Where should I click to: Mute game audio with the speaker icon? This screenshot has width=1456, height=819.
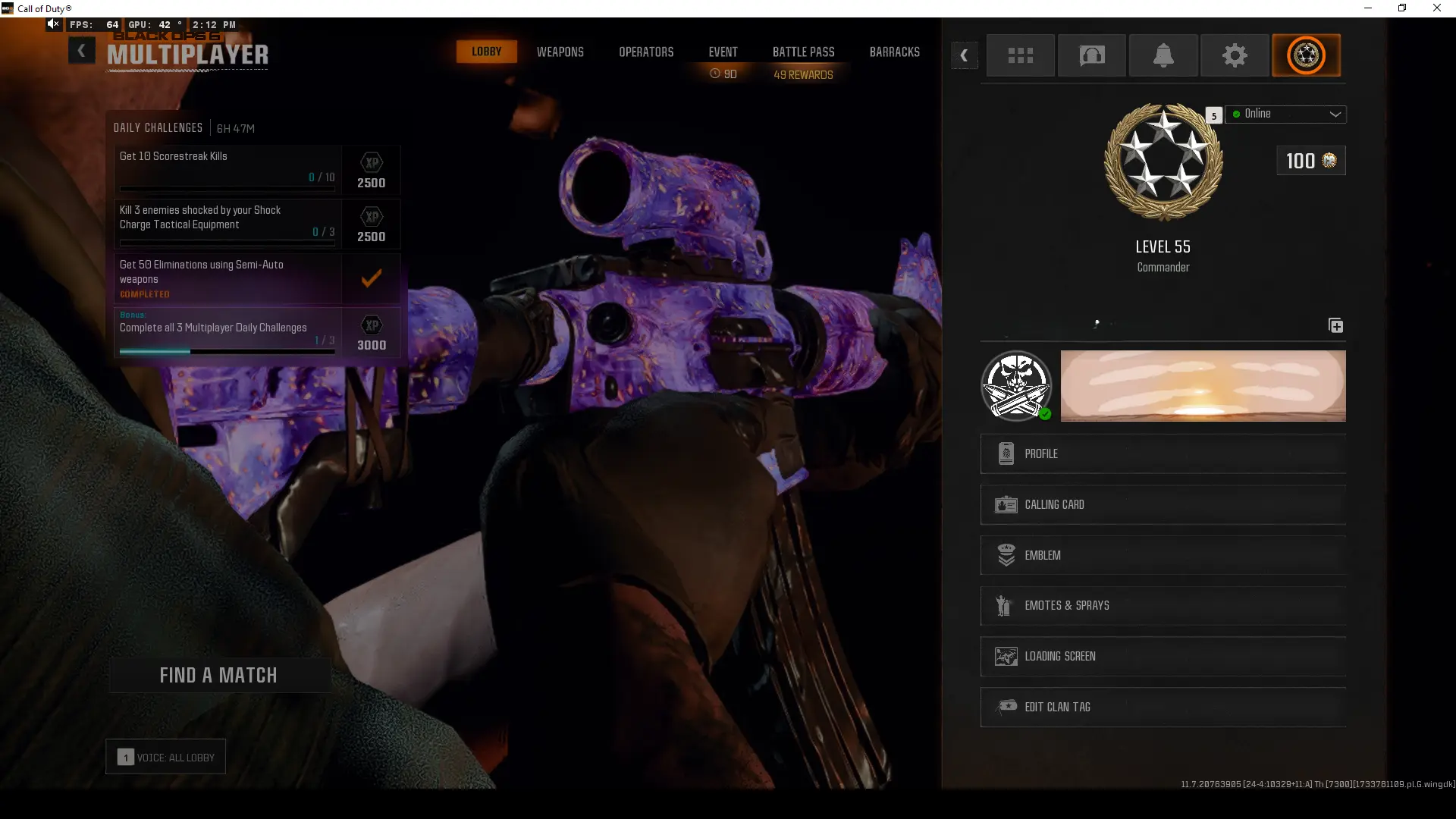tap(52, 24)
